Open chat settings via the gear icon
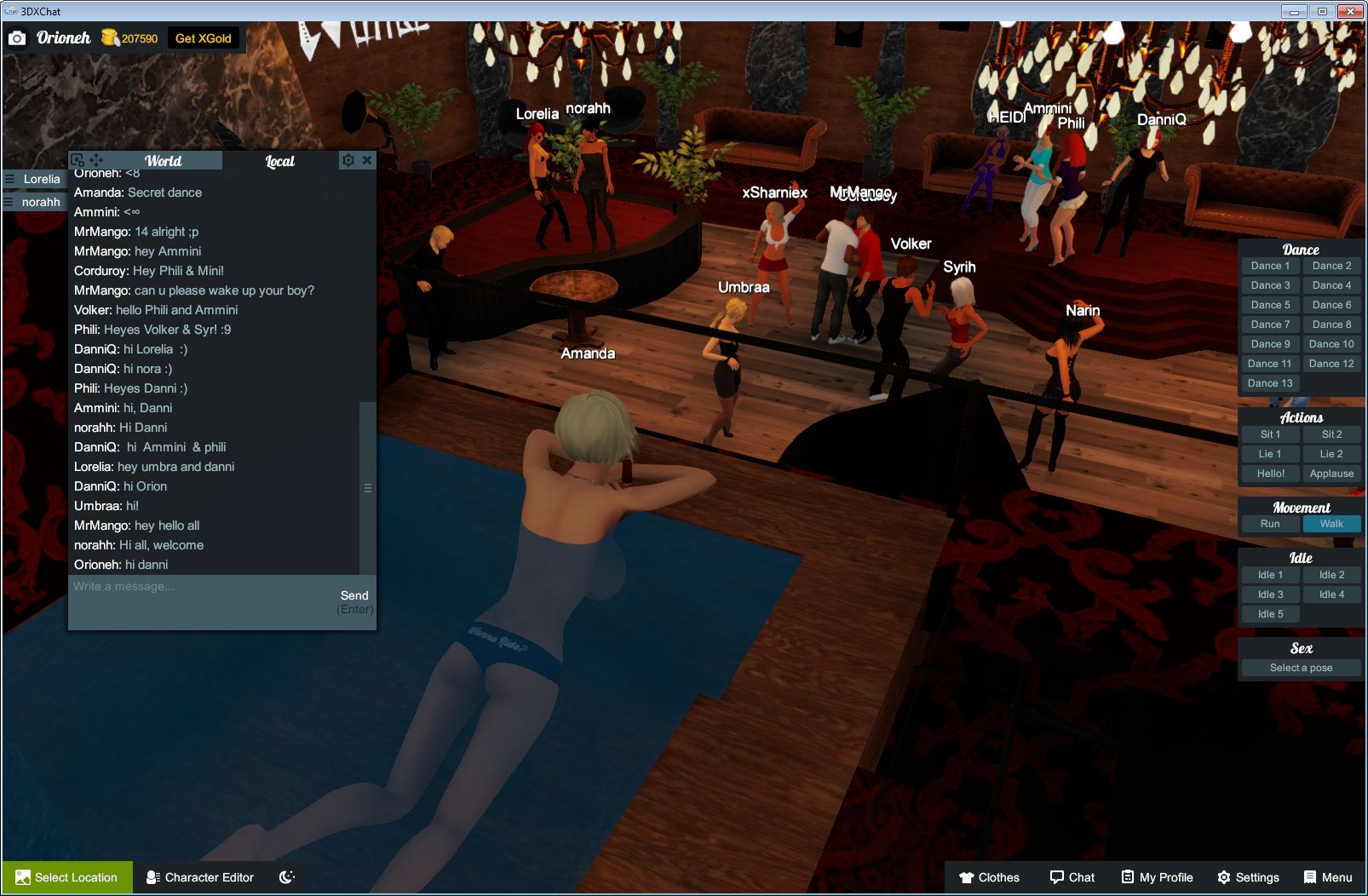 tap(348, 159)
